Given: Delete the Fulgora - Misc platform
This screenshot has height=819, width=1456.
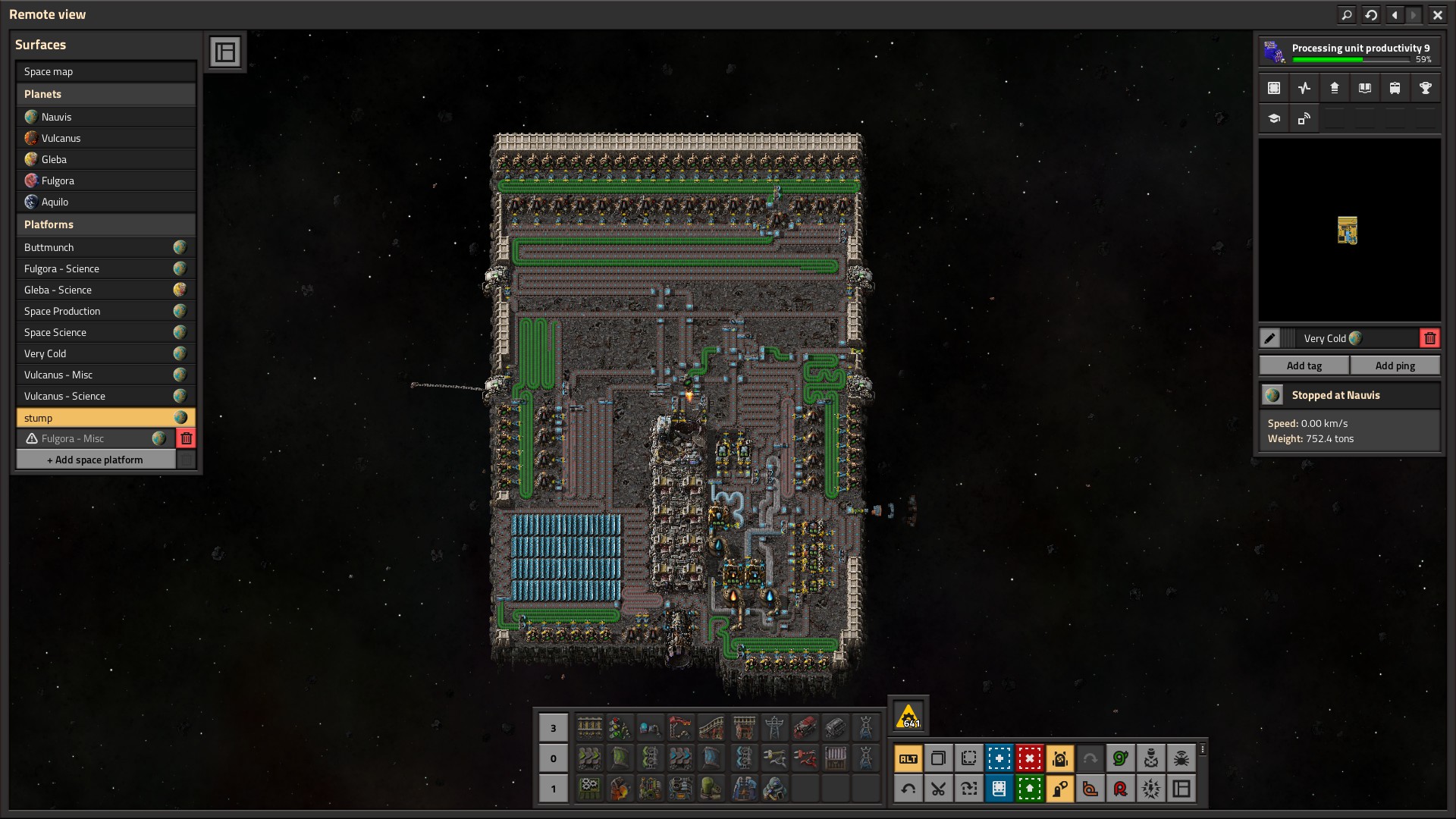Looking at the screenshot, I should pyautogui.click(x=187, y=438).
